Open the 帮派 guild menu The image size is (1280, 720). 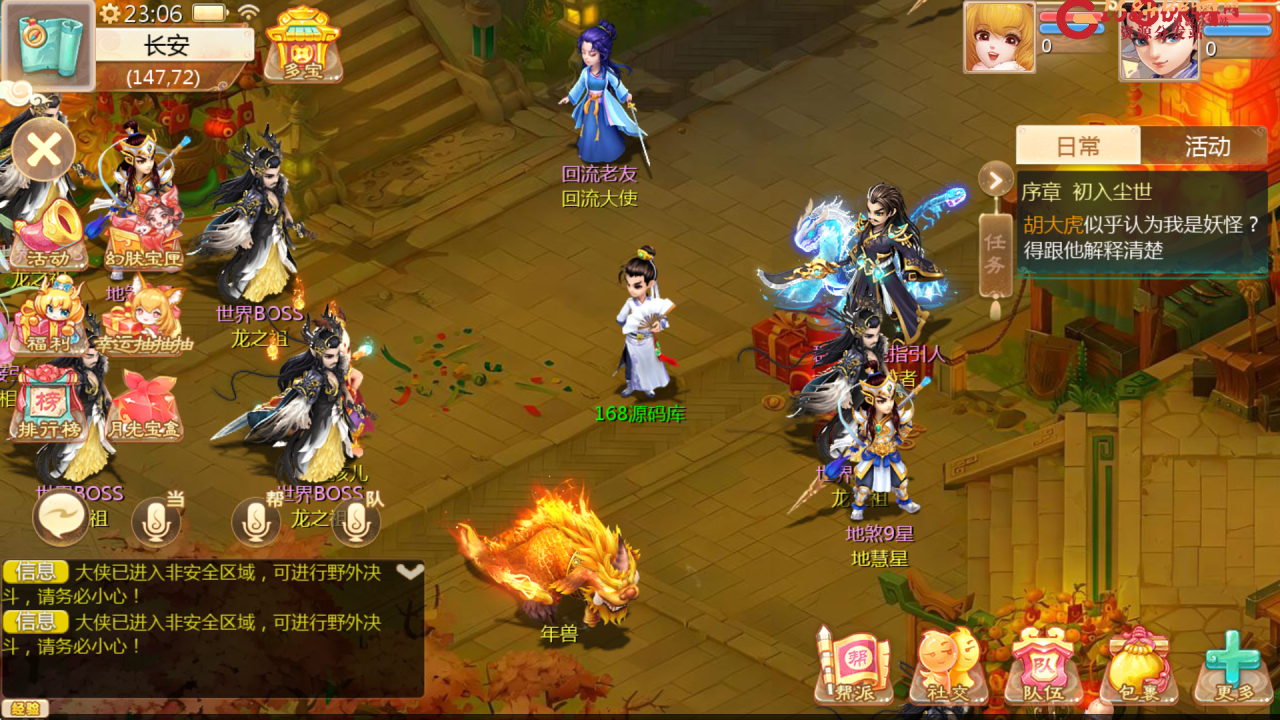tap(853, 665)
